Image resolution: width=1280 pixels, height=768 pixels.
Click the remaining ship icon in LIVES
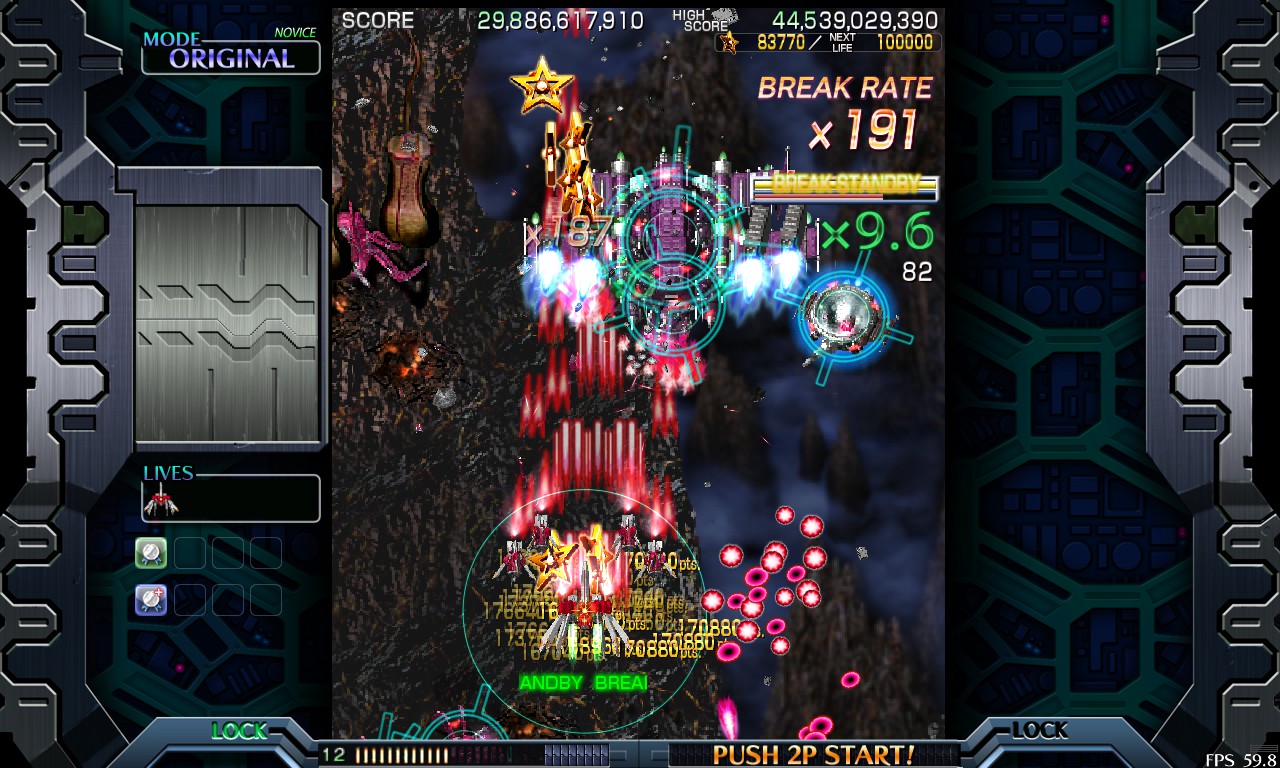click(160, 500)
